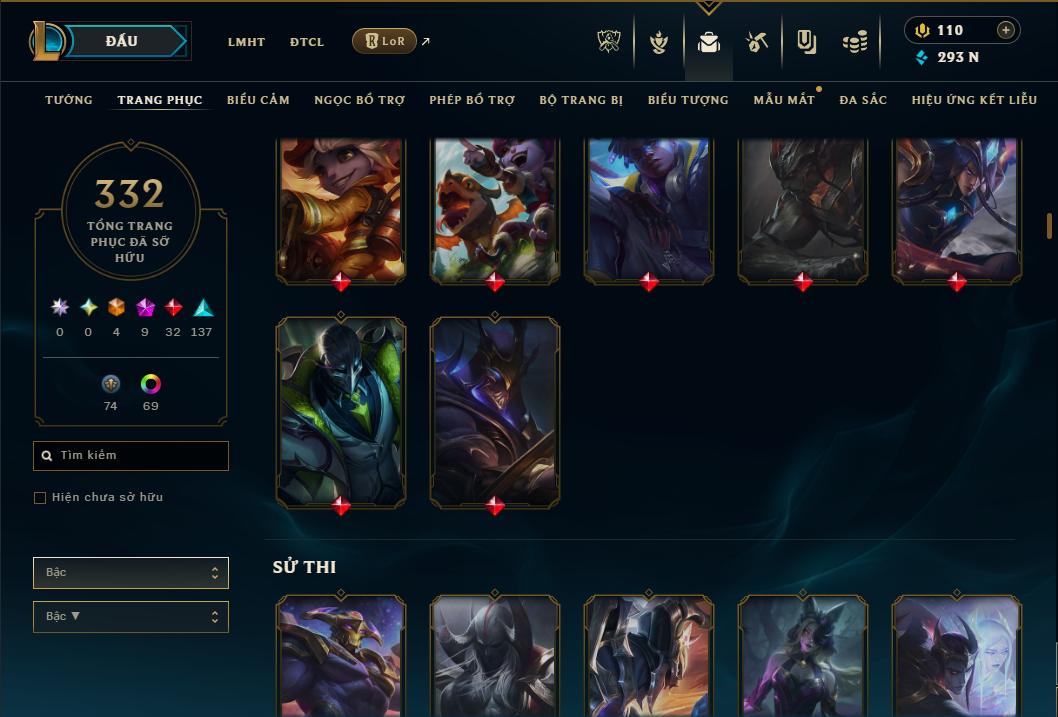Image resolution: width=1058 pixels, height=717 pixels.
Task: Select the BỘ TRANG BỊ tab
Action: (581, 100)
